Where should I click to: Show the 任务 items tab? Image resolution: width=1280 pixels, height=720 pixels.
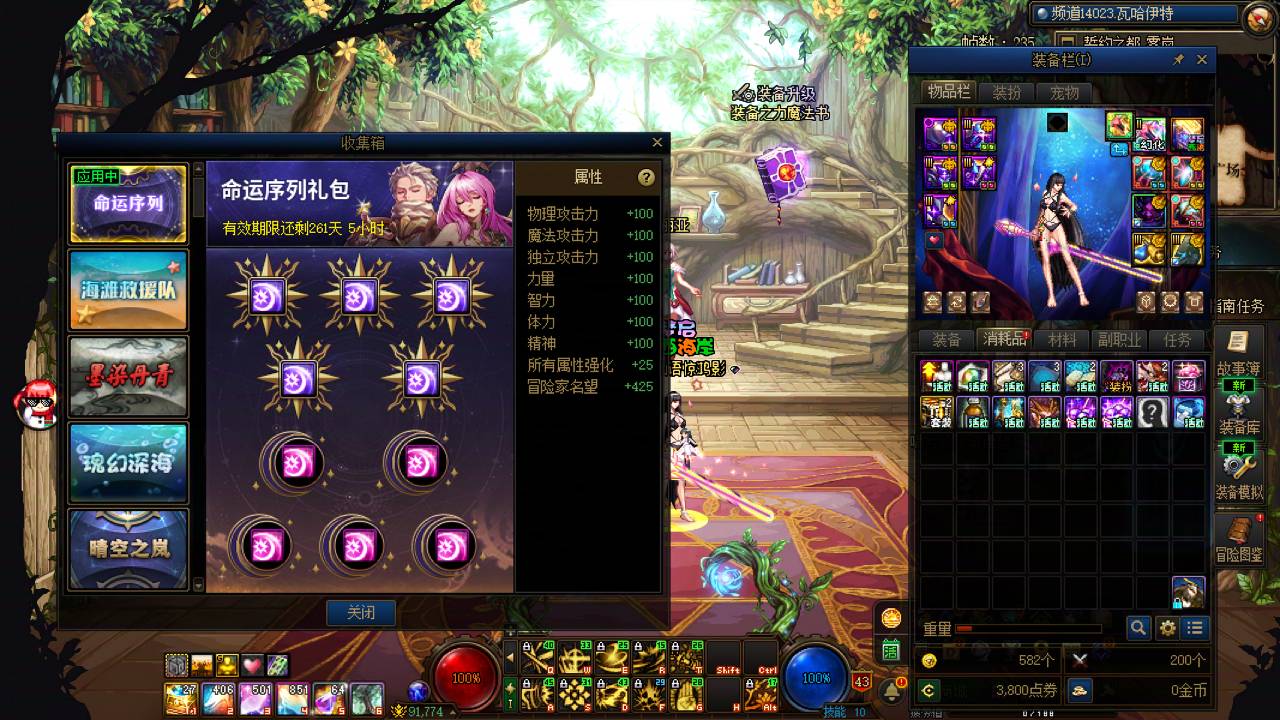pos(1178,340)
